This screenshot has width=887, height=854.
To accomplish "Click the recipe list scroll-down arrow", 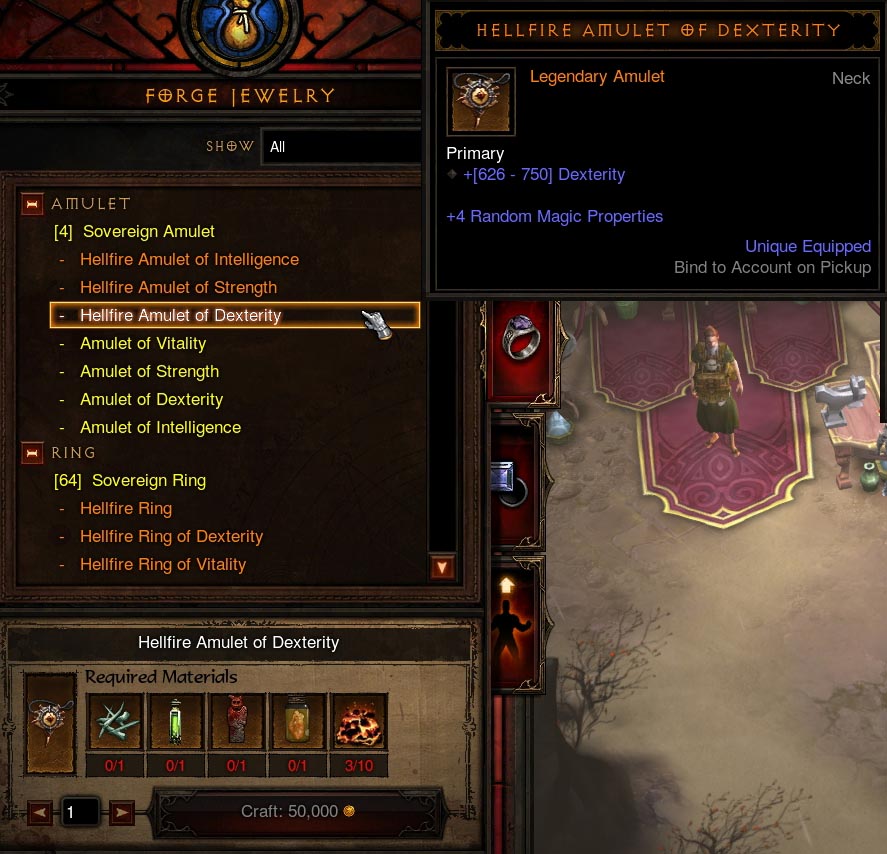I will tap(441, 568).
